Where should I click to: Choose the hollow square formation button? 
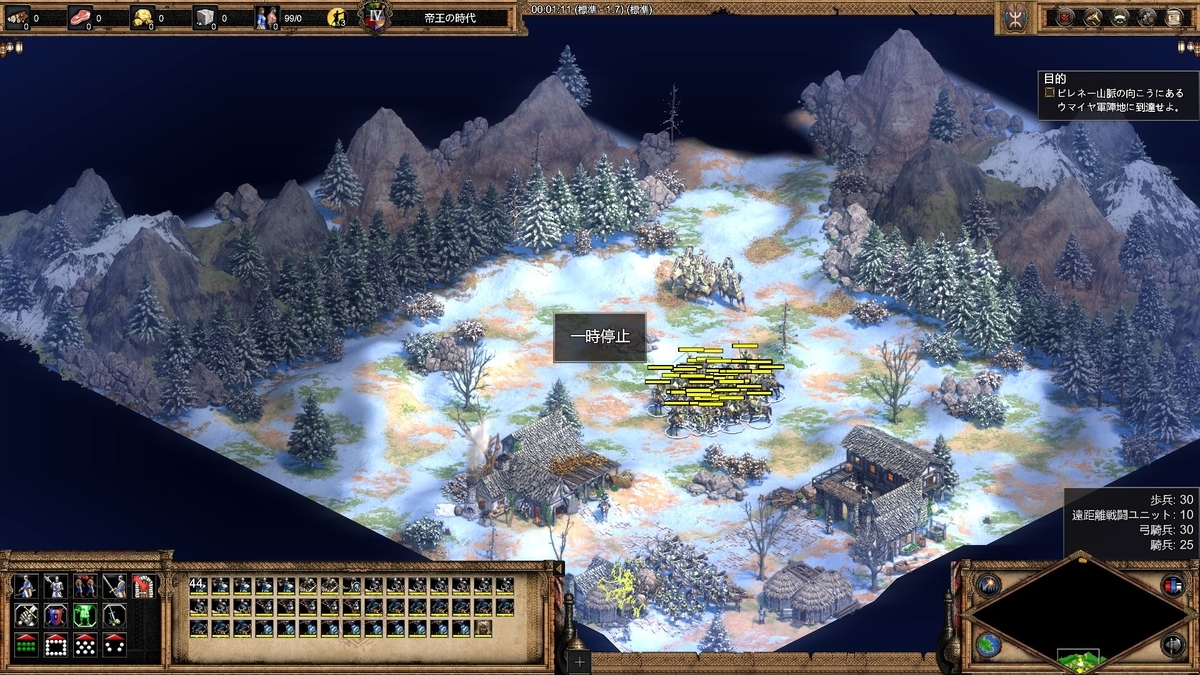pyautogui.click(x=56, y=646)
